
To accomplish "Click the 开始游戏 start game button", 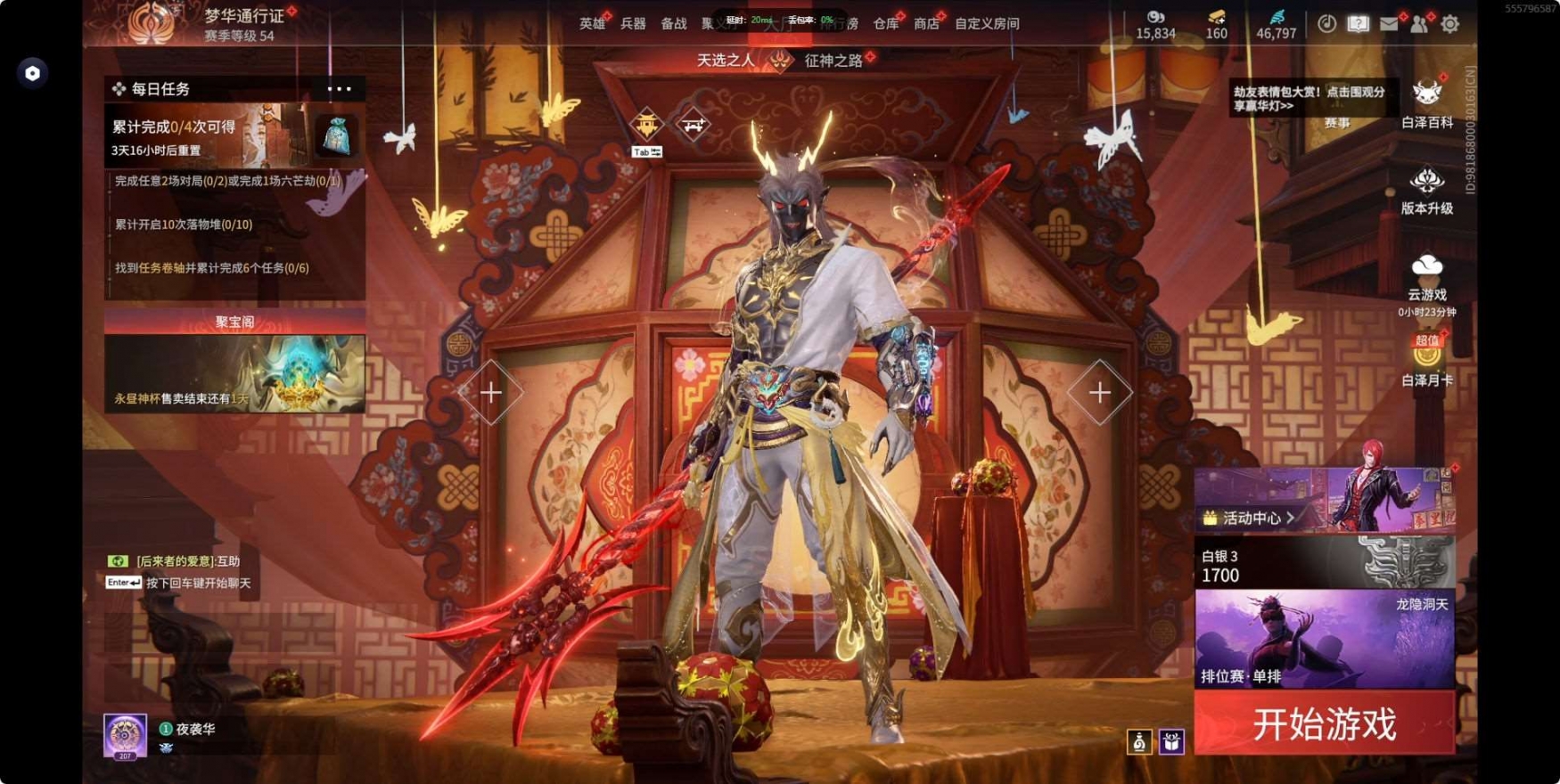I will pyautogui.click(x=1324, y=723).
